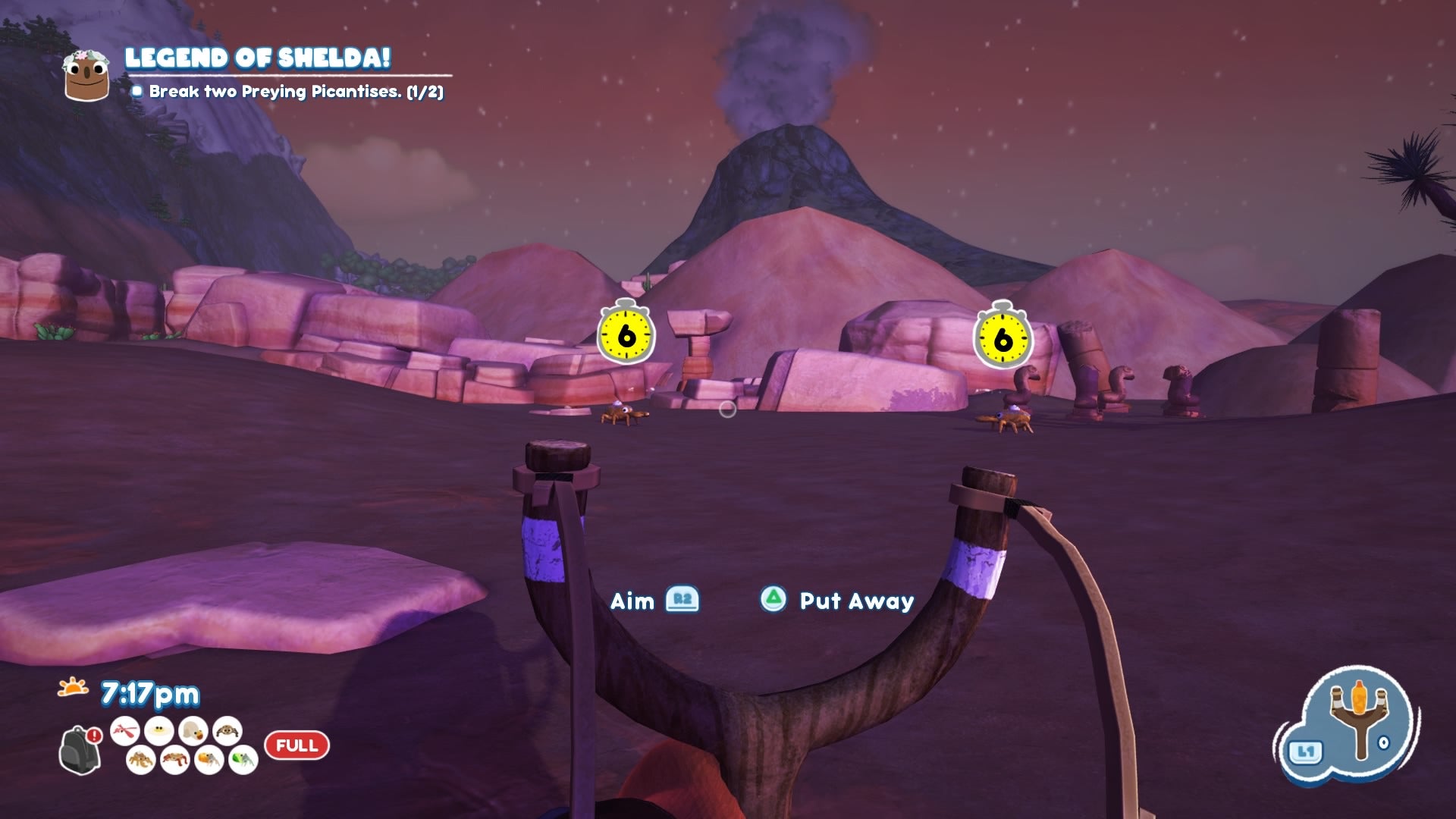Select the green-shelled bug bugsnak slot

click(x=243, y=759)
